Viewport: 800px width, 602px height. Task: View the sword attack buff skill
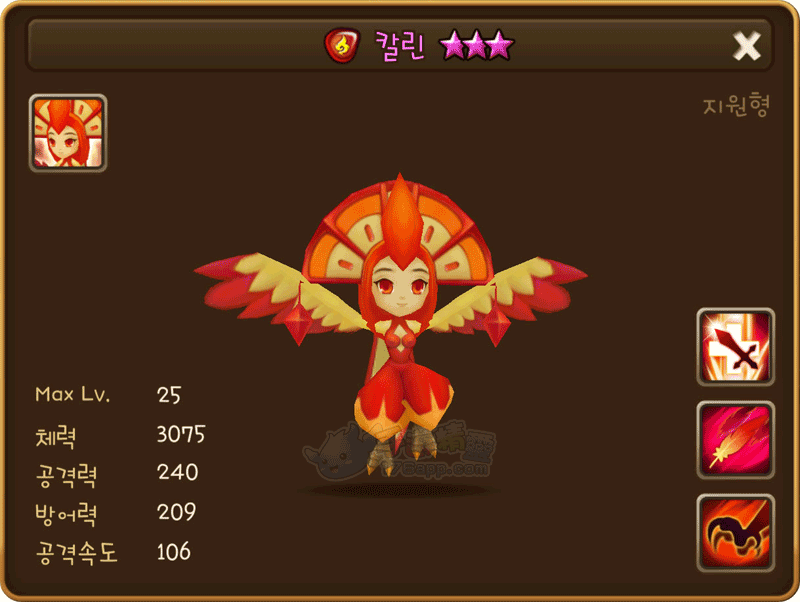[x=735, y=347]
